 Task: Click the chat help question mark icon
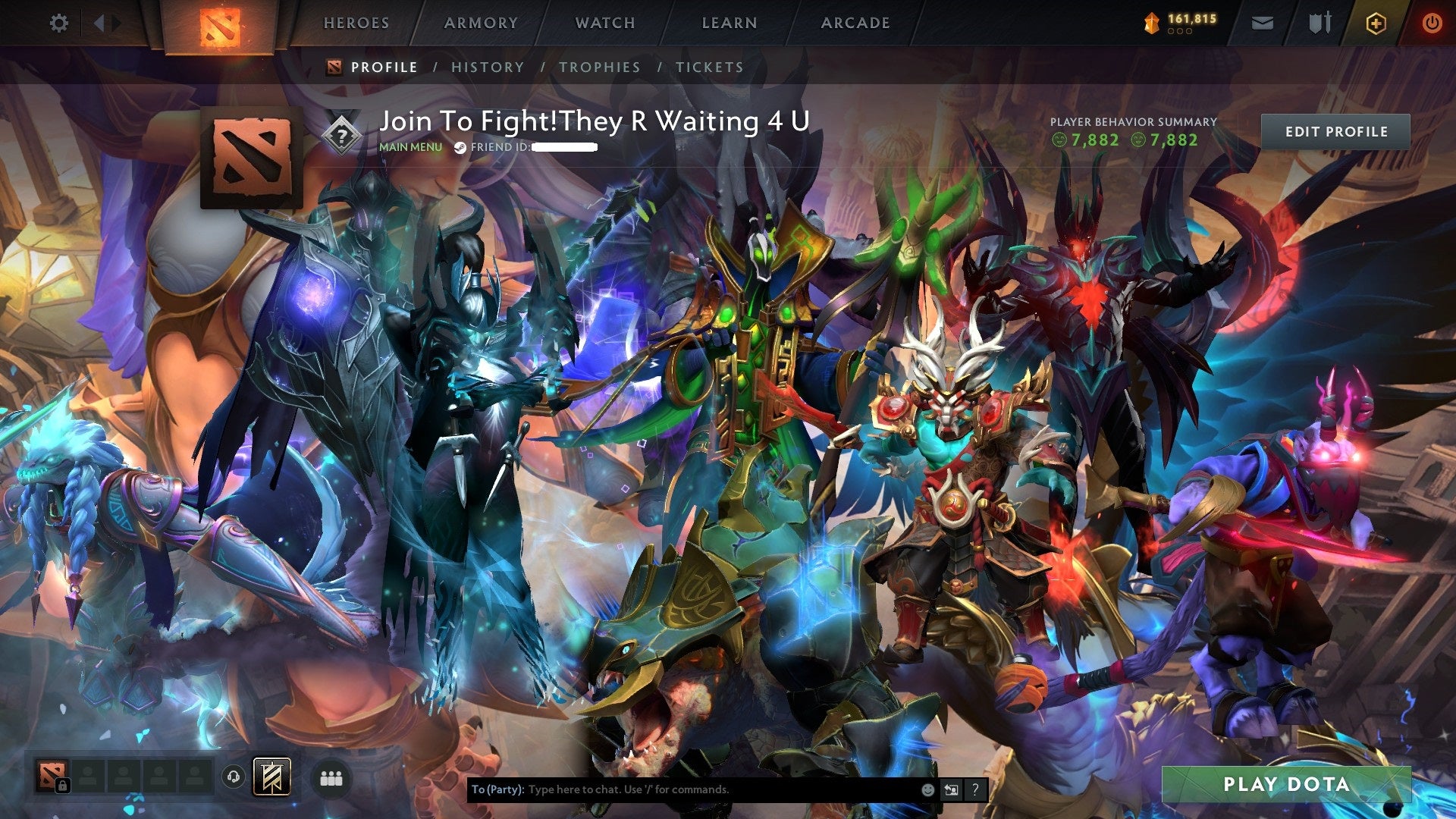[x=975, y=789]
